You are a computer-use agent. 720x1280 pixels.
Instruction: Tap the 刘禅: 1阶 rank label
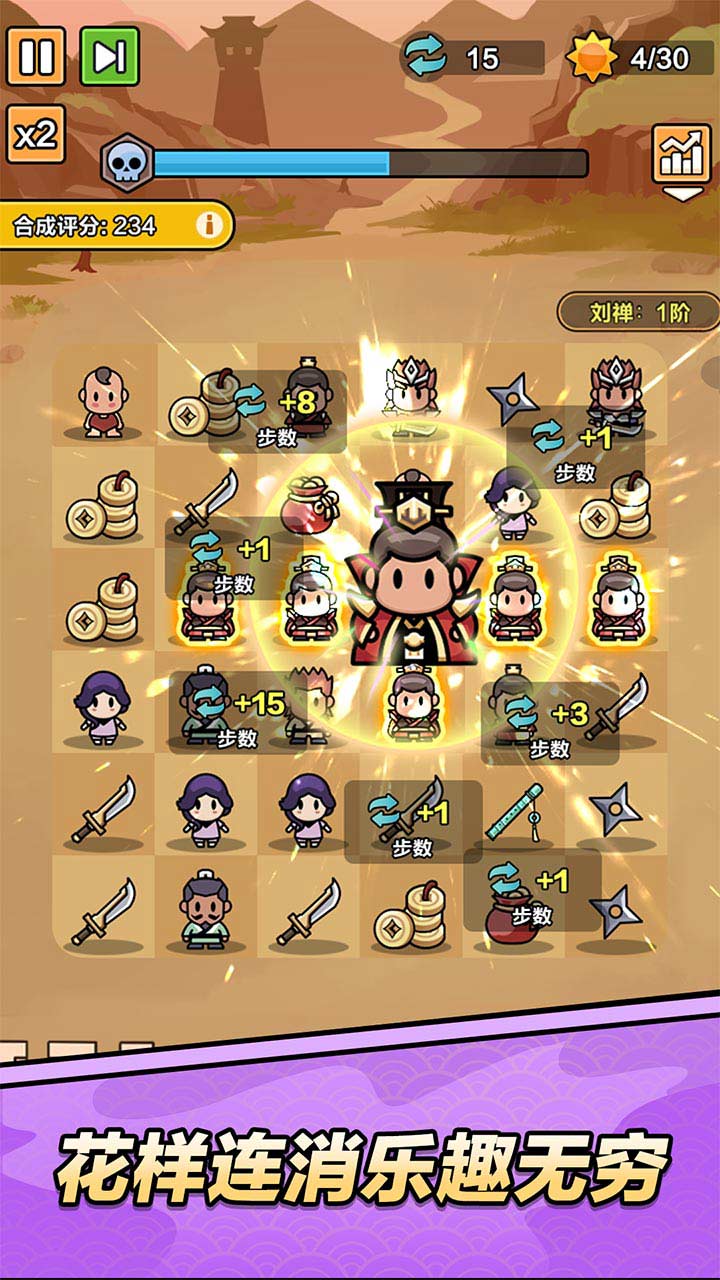click(639, 312)
